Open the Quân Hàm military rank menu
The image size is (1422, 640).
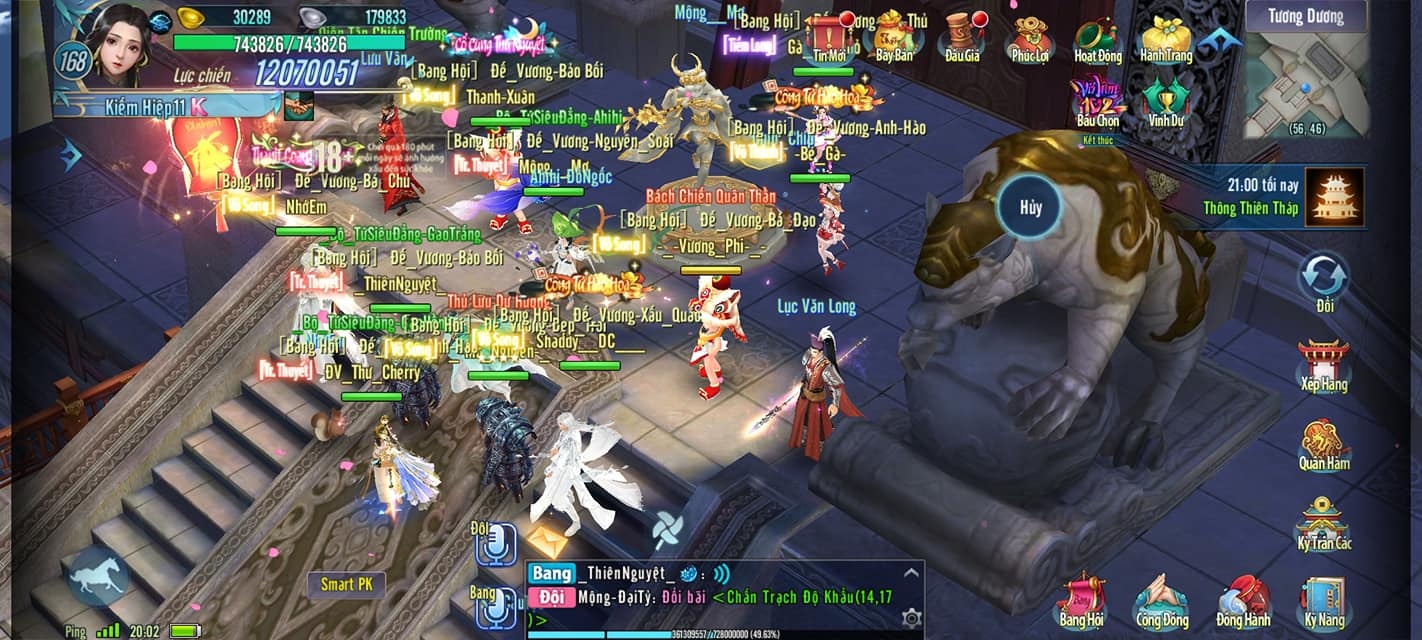click(1324, 445)
